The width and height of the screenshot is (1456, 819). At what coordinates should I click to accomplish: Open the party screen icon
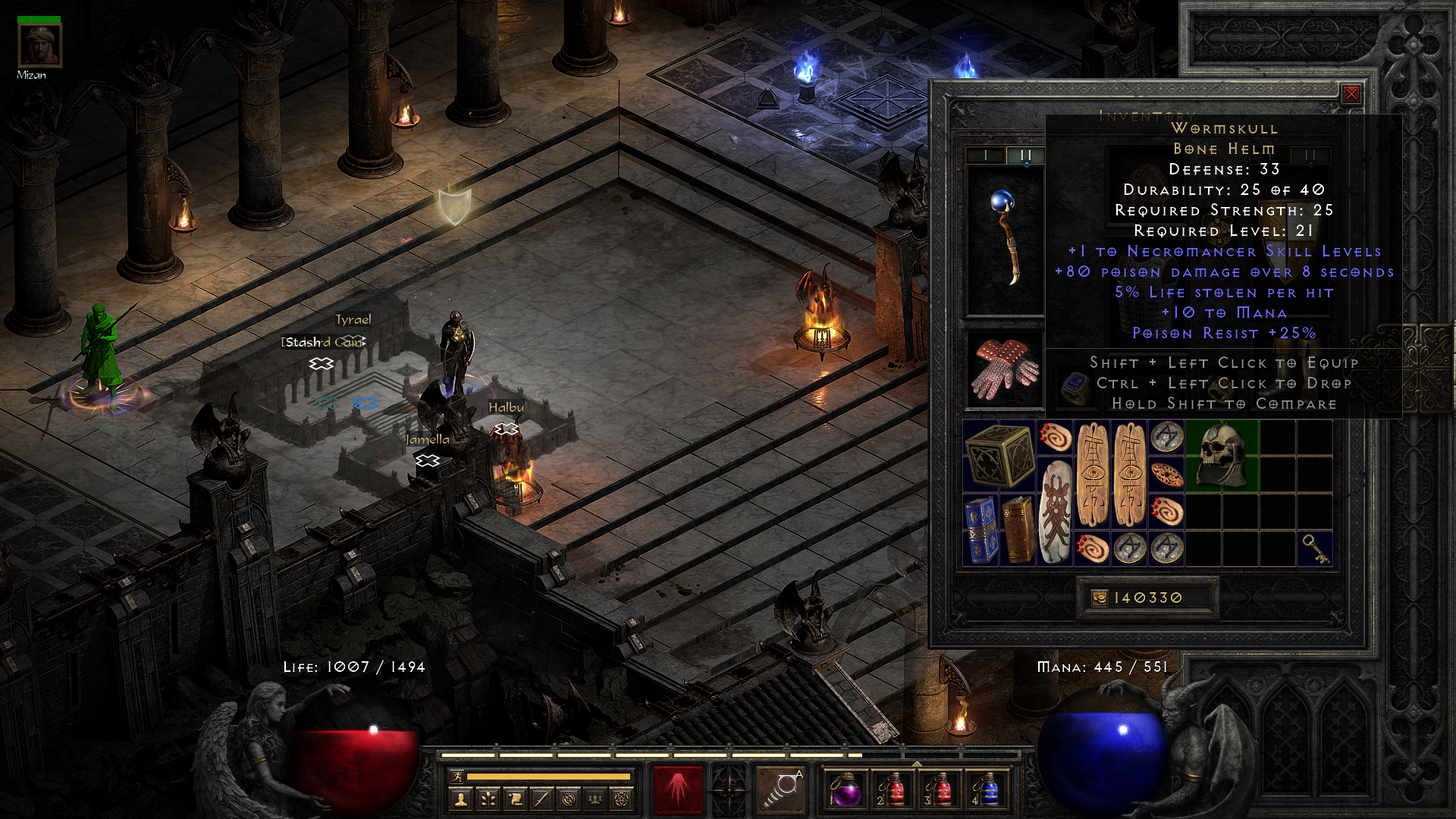(x=595, y=799)
